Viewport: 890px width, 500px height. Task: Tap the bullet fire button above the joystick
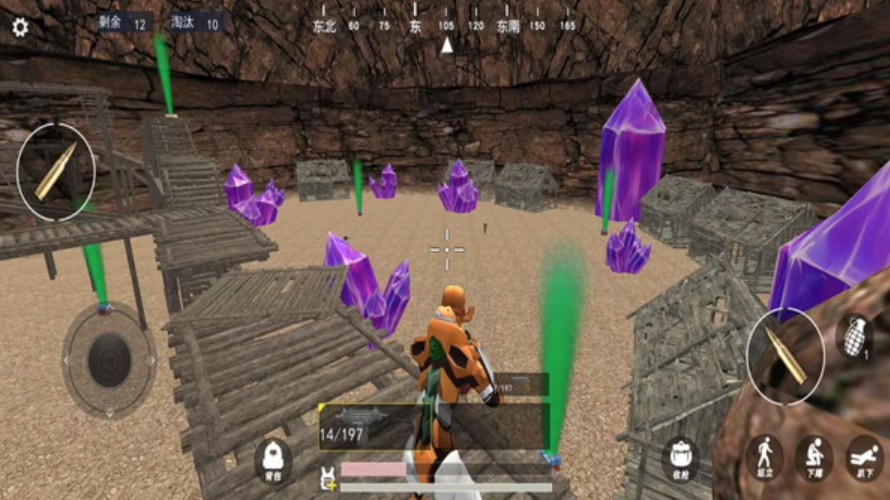click(x=56, y=172)
